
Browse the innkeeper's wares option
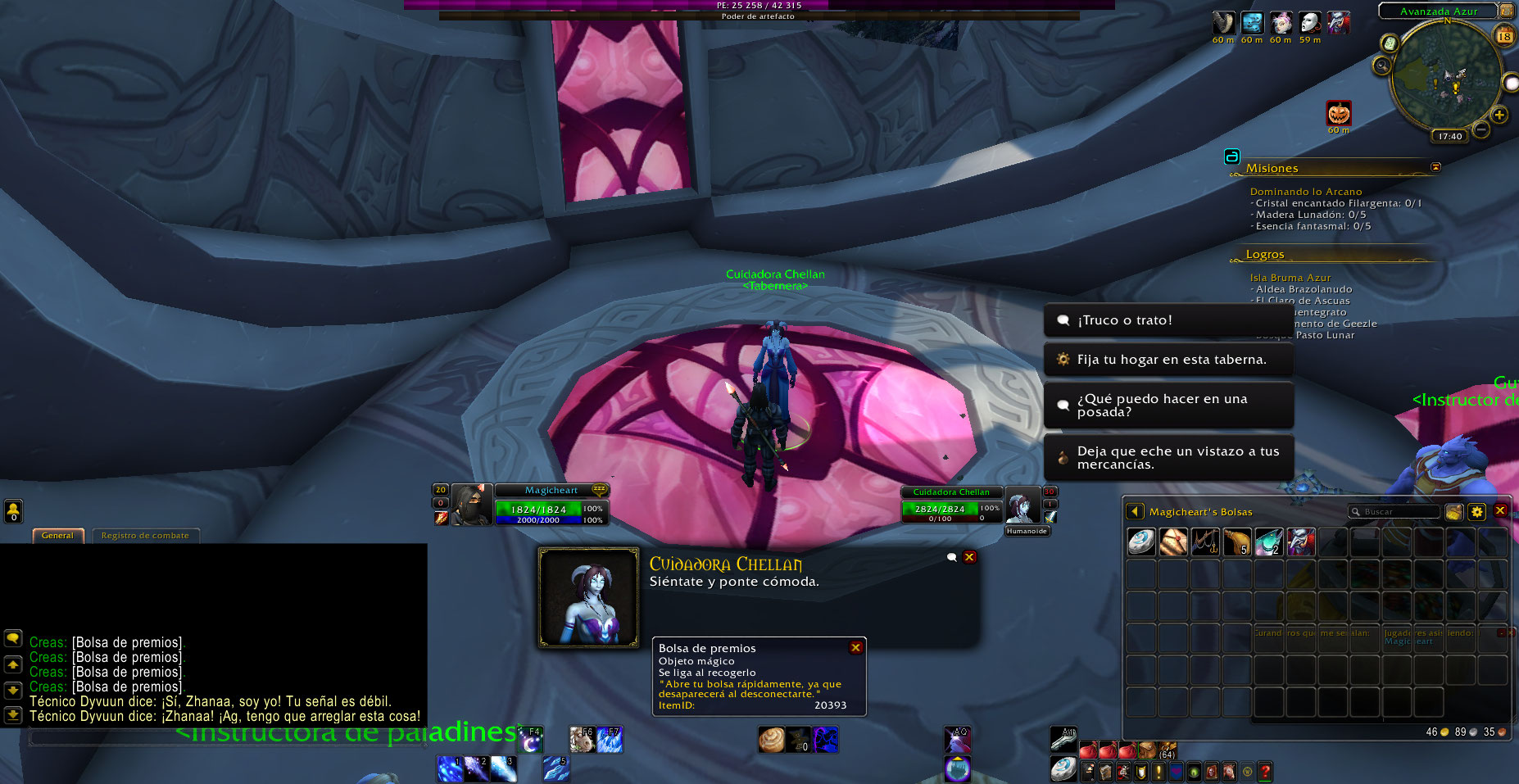pyautogui.click(x=1168, y=458)
